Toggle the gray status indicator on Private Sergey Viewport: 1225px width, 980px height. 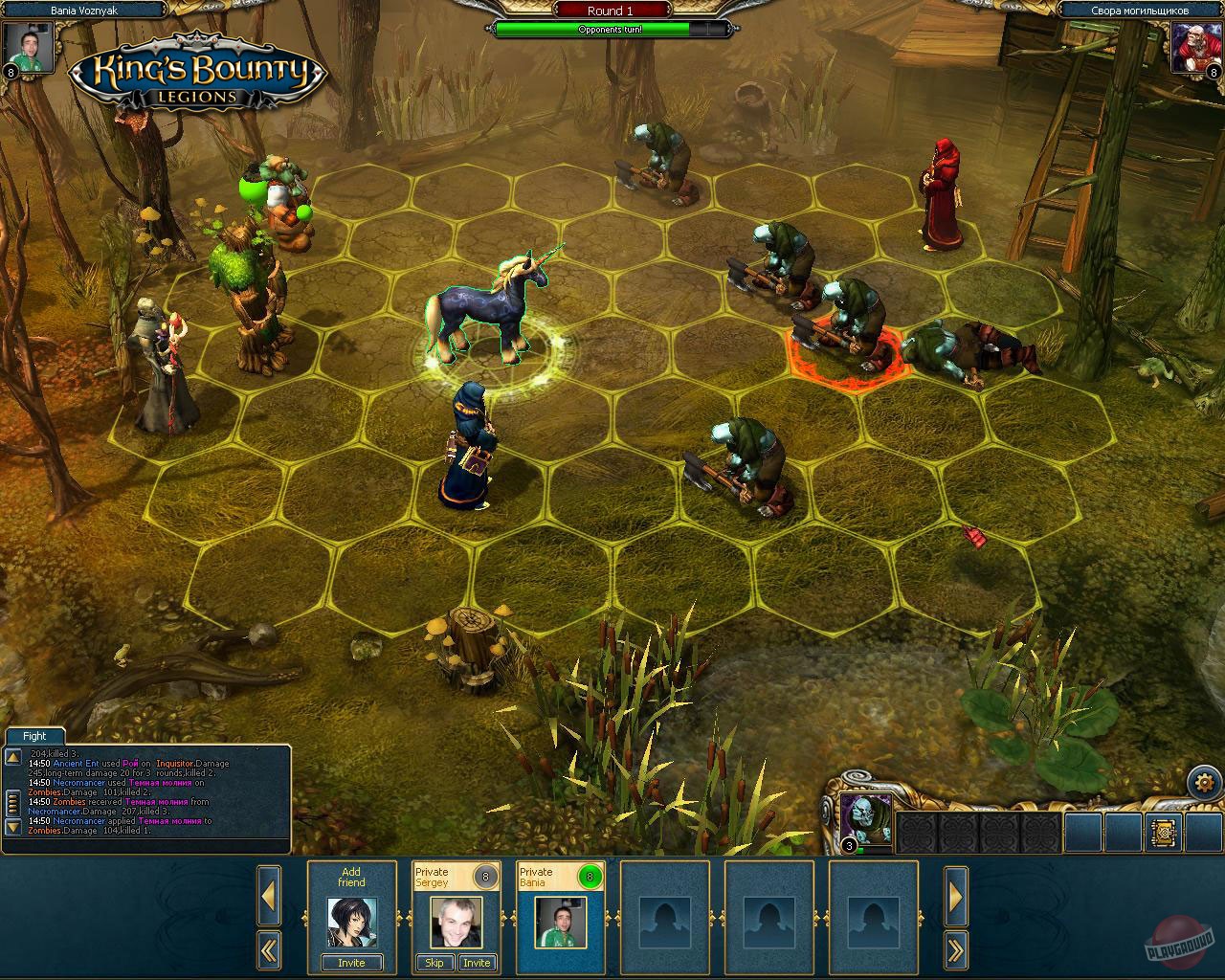[x=485, y=874]
